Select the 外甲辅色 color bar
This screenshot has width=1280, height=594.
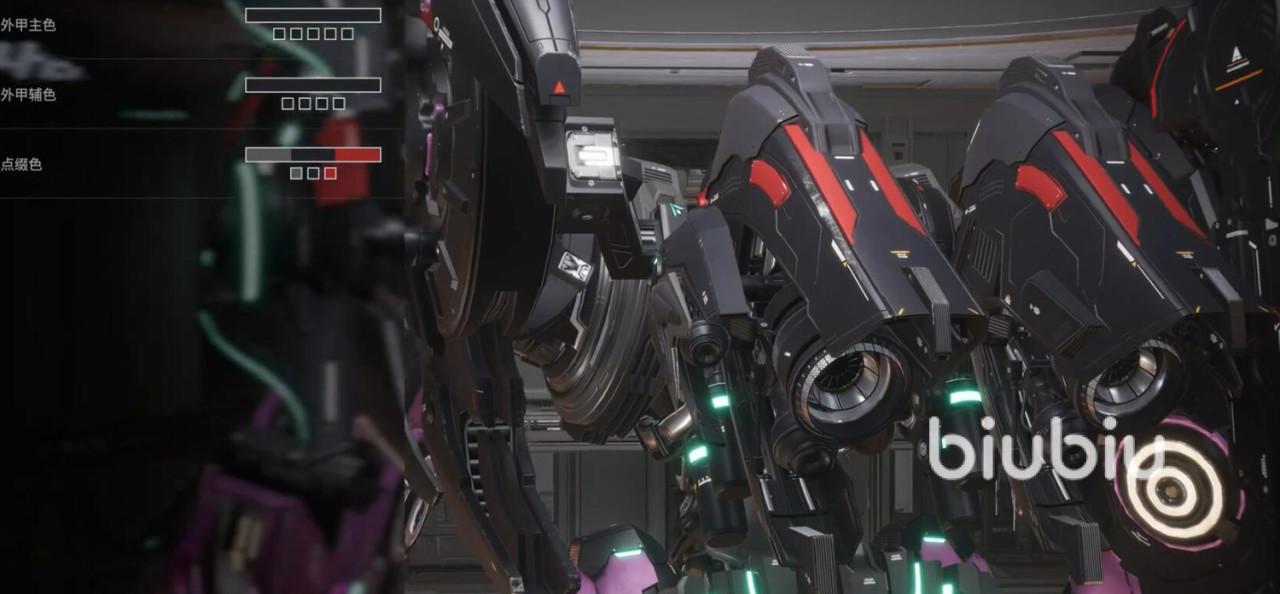click(x=313, y=85)
